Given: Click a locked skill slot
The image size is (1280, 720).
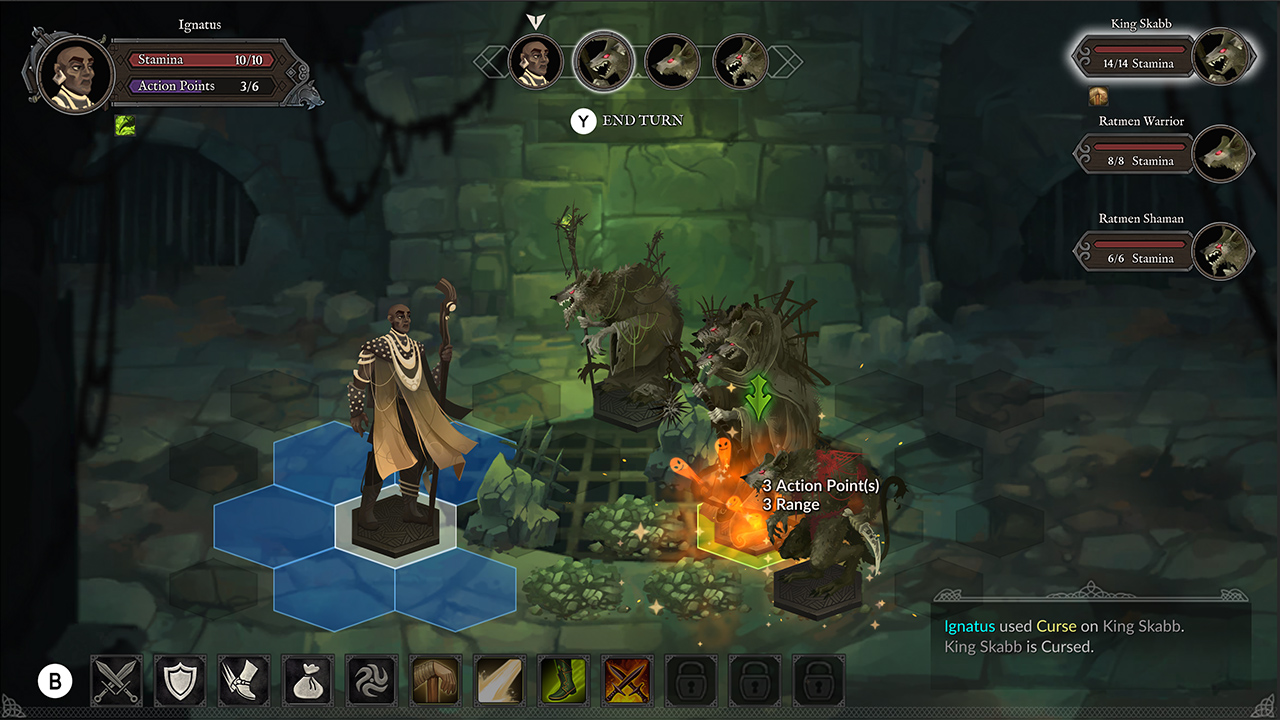Looking at the screenshot, I should (x=691, y=679).
